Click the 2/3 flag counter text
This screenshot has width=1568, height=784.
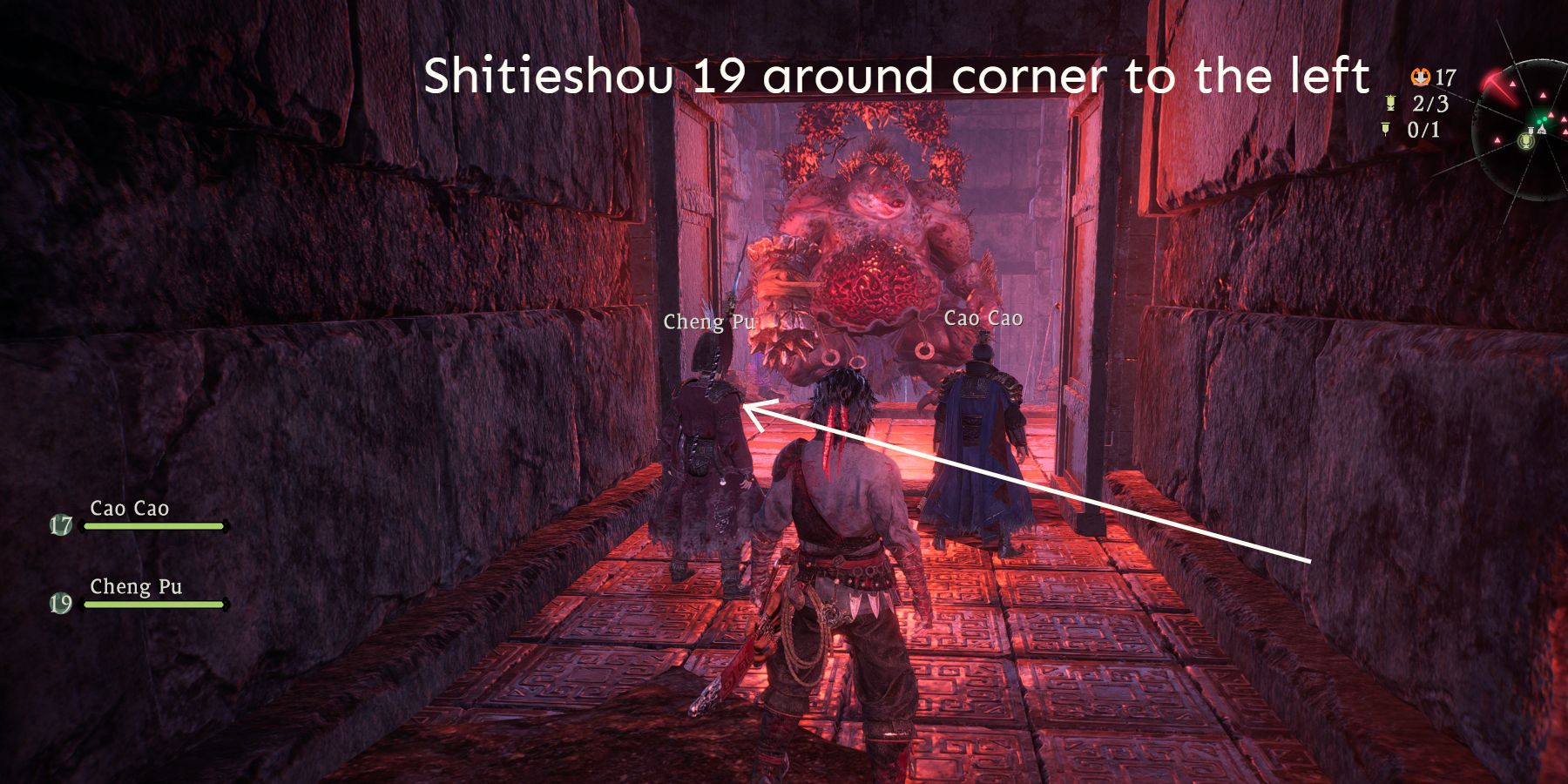[x=1430, y=103]
